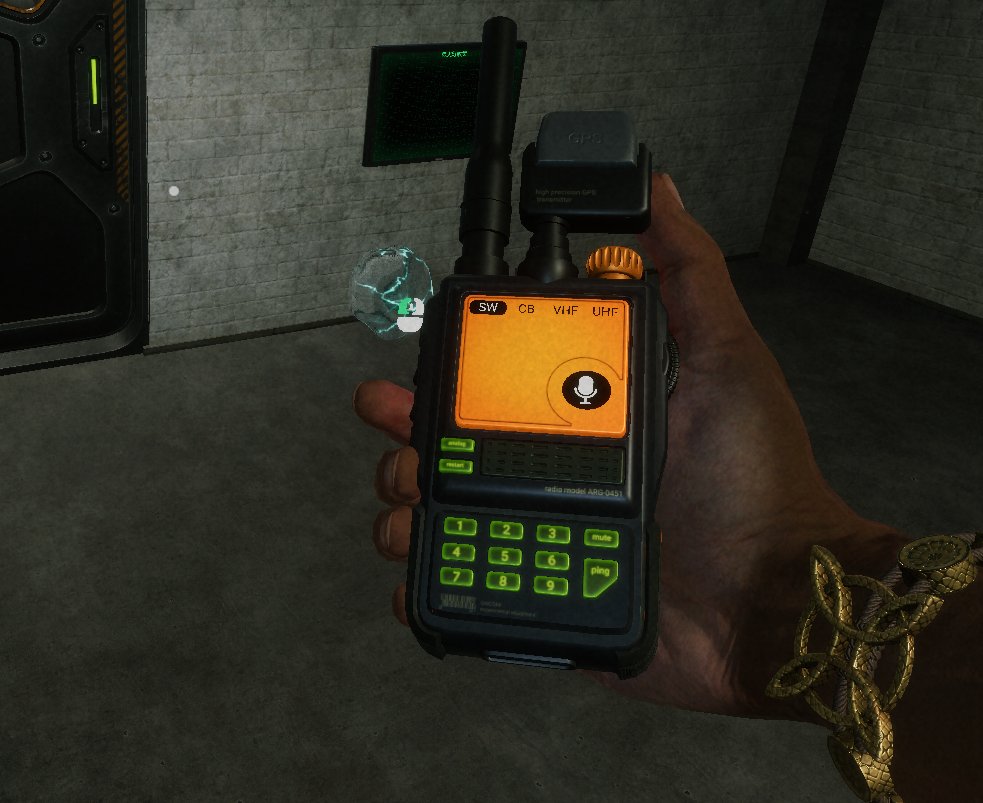Tap keypad number 5

tap(505, 556)
